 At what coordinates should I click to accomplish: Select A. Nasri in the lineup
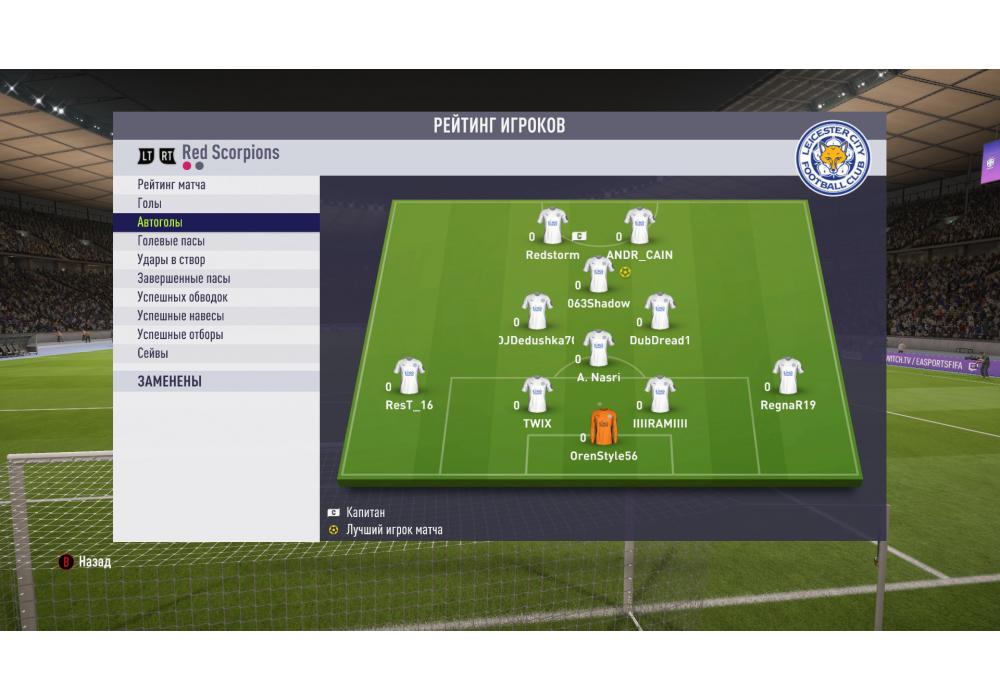tap(598, 349)
